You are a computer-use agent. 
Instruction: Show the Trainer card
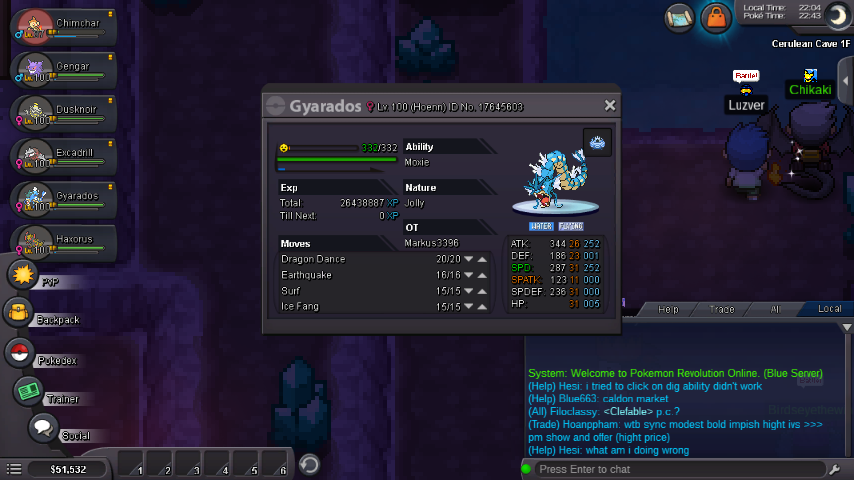click(x=28, y=391)
